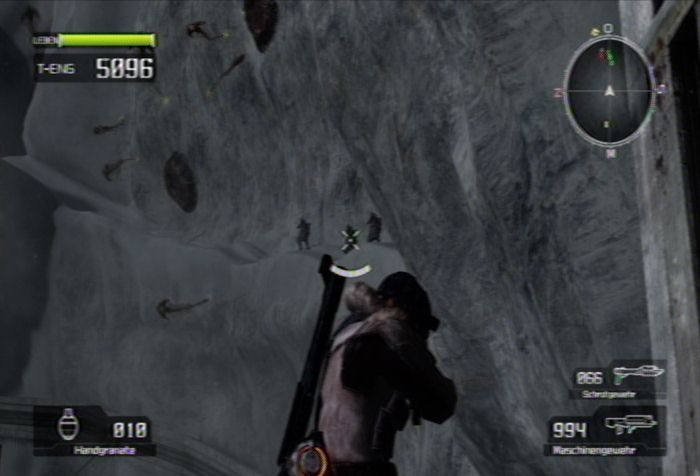Click the circular radar minimap
Image resolution: width=700 pixels, height=476 pixels.
pyautogui.click(x=609, y=90)
